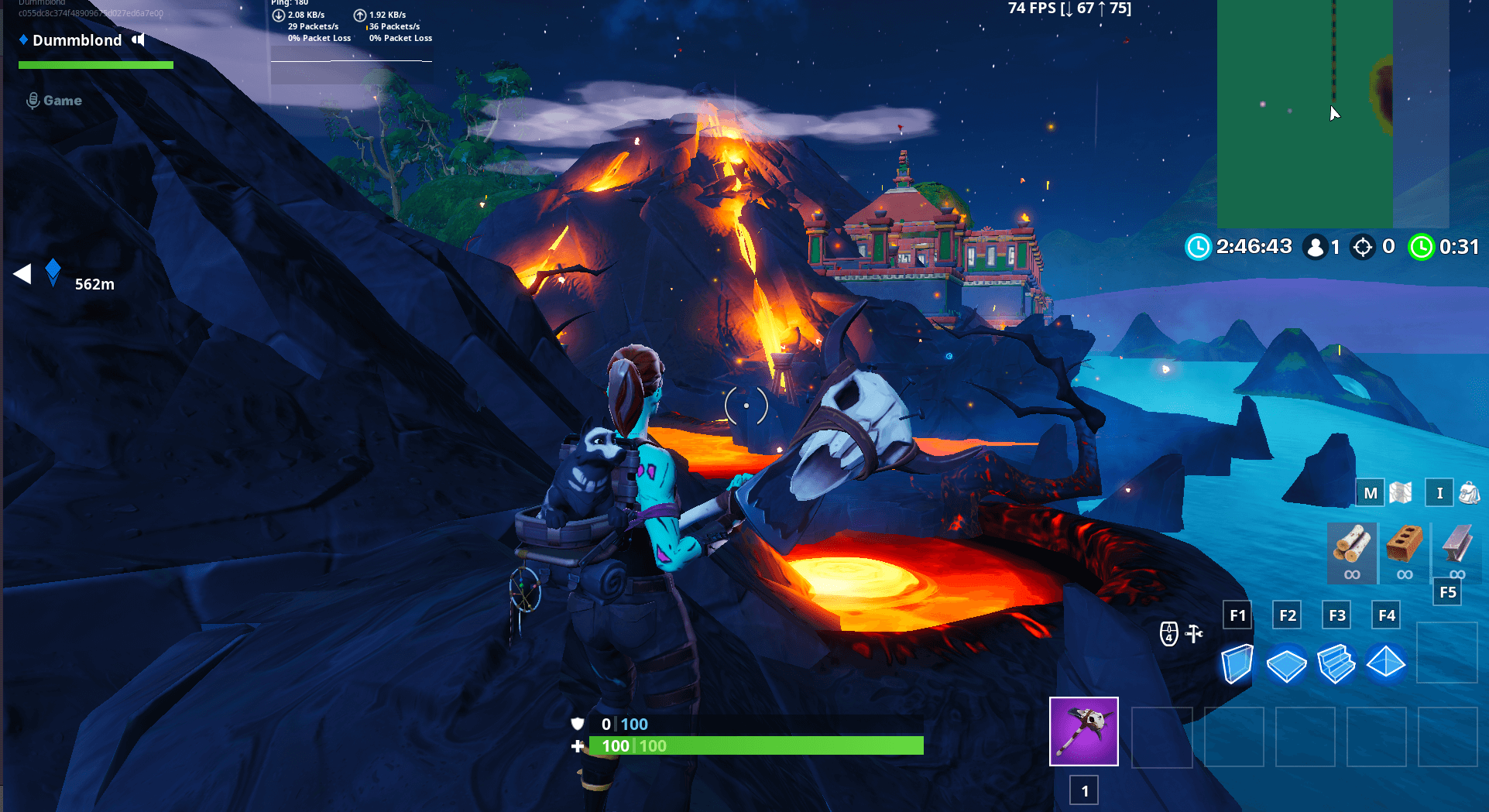Open the map icon

pos(1401,492)
